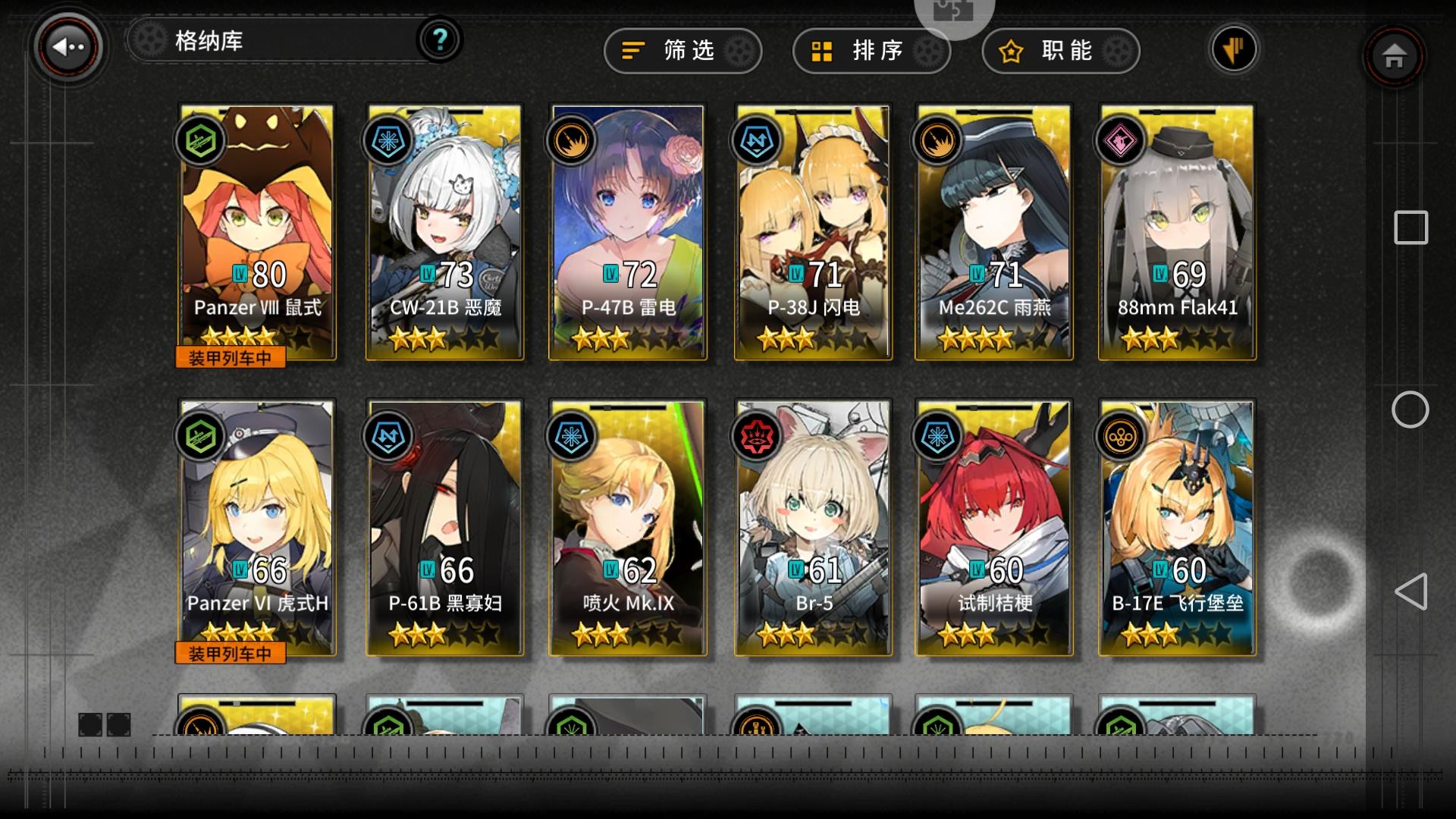This screenshot has width=1456, height=819.
Task: Click the pink class icon on 88mm Flak41
Action: [1124, 140]
